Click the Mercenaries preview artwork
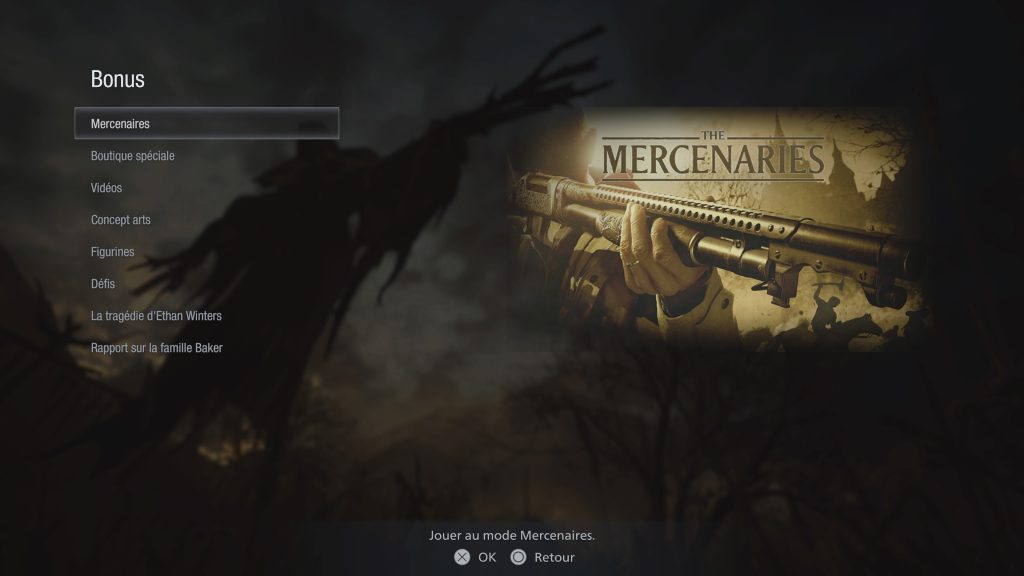This screenshot has width=1024, height=576. (714, 229)
